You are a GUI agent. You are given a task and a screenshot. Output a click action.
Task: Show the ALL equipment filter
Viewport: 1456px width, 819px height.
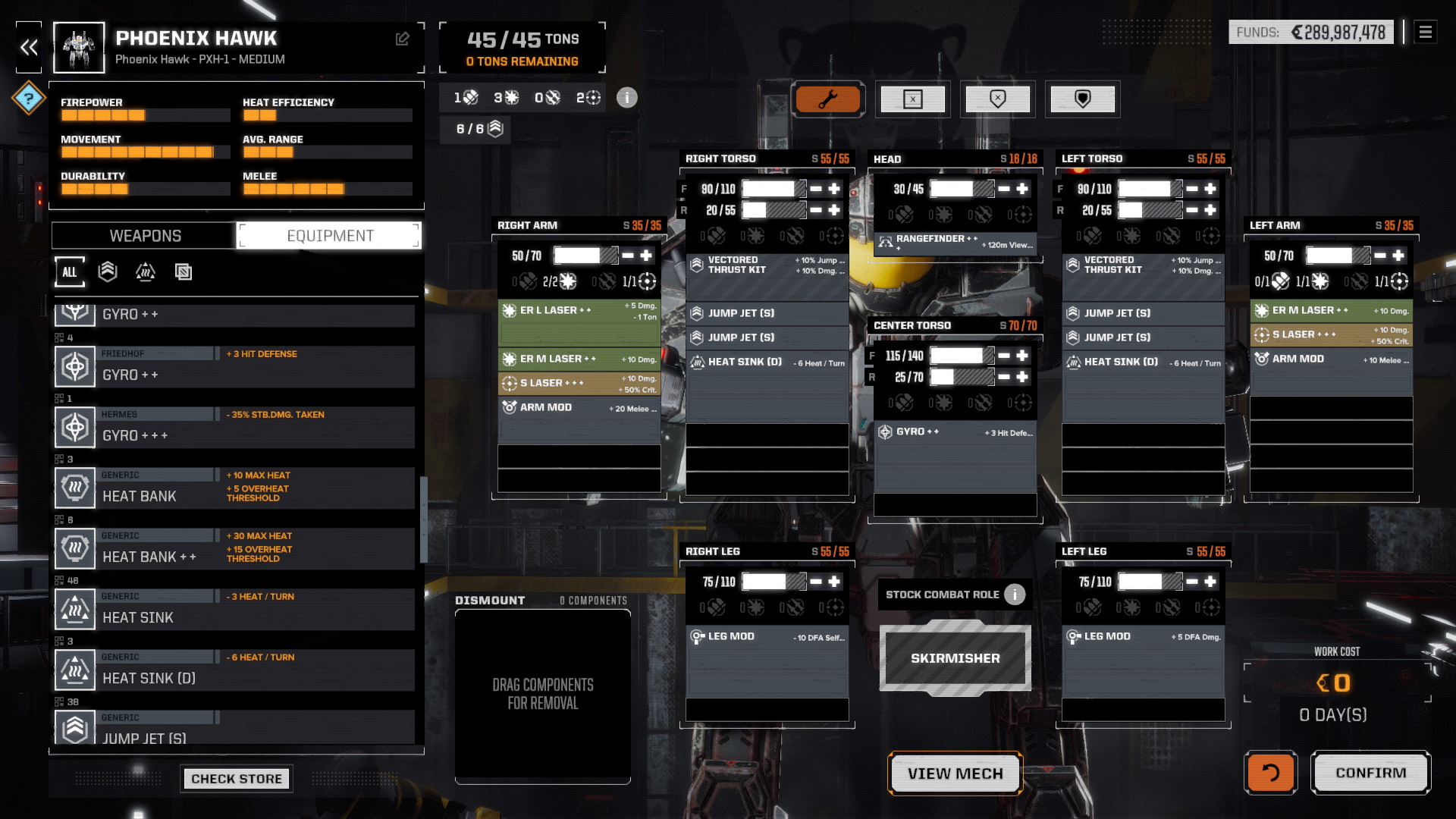(70, 272)
